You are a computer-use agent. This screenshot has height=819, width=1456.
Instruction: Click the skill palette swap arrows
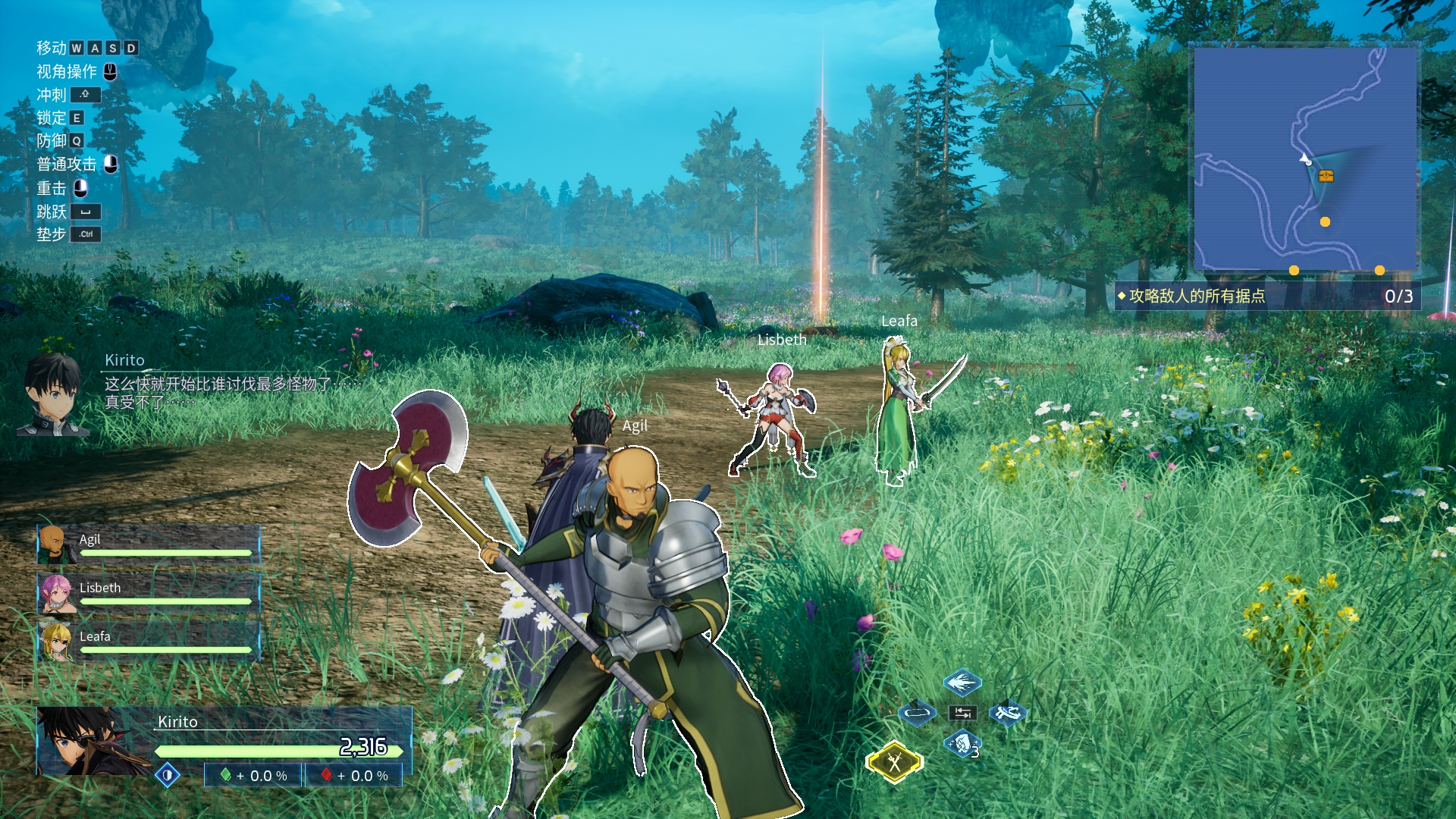pyautogui.click(x=962, y=713)
